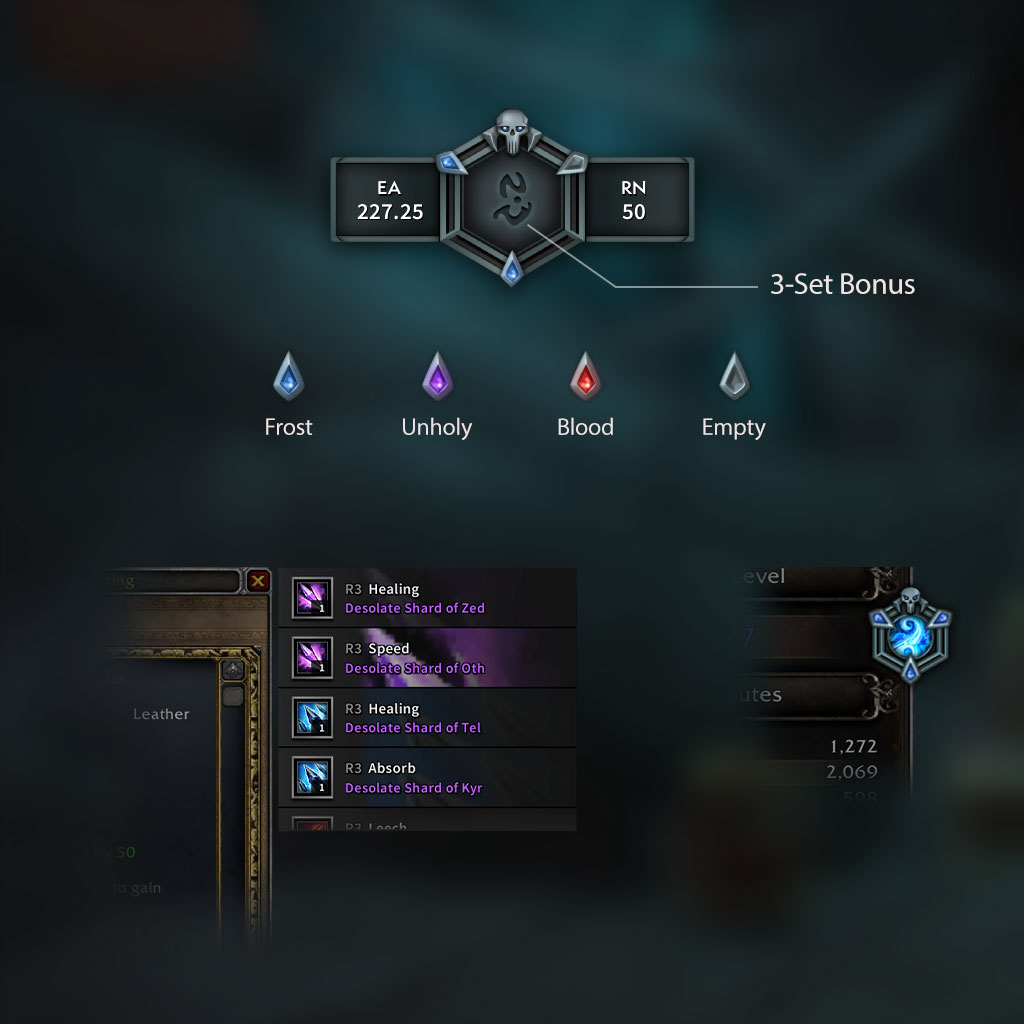Choose the Desolate Shard of Oth row
The image size is (1024, 1024).
tap(427, 658)
